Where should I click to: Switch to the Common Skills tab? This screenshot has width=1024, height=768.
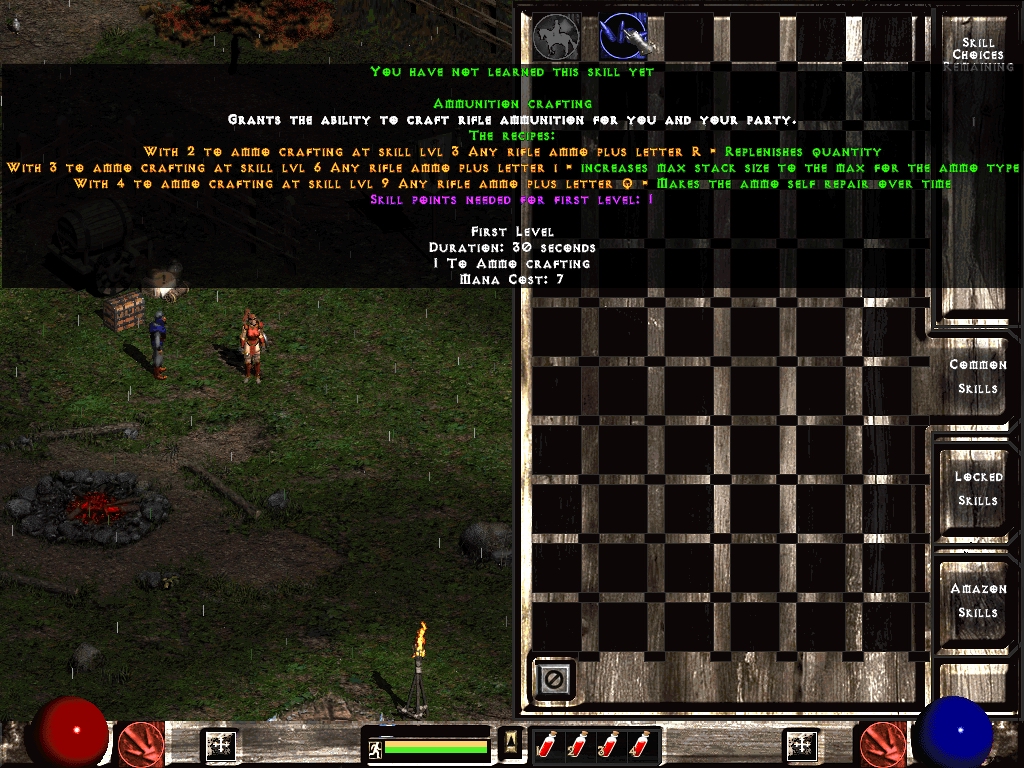[977, 376]
